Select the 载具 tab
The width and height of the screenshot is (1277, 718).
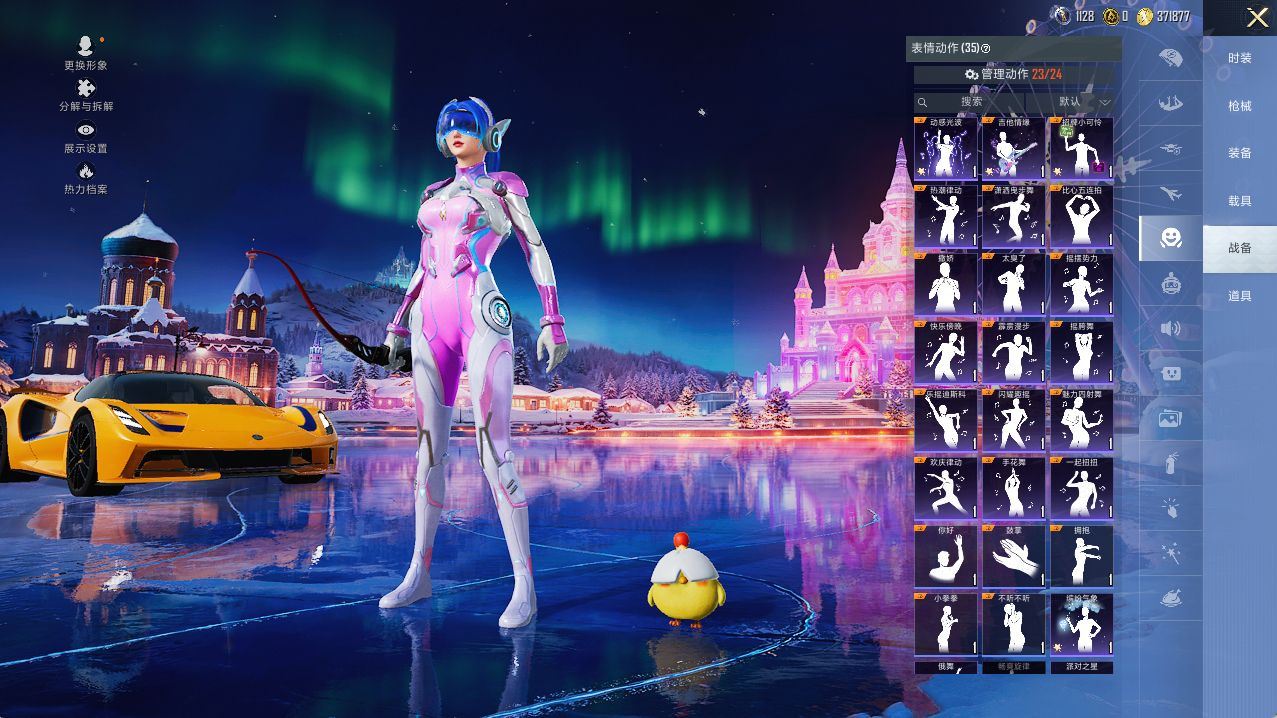point(1239,201)
